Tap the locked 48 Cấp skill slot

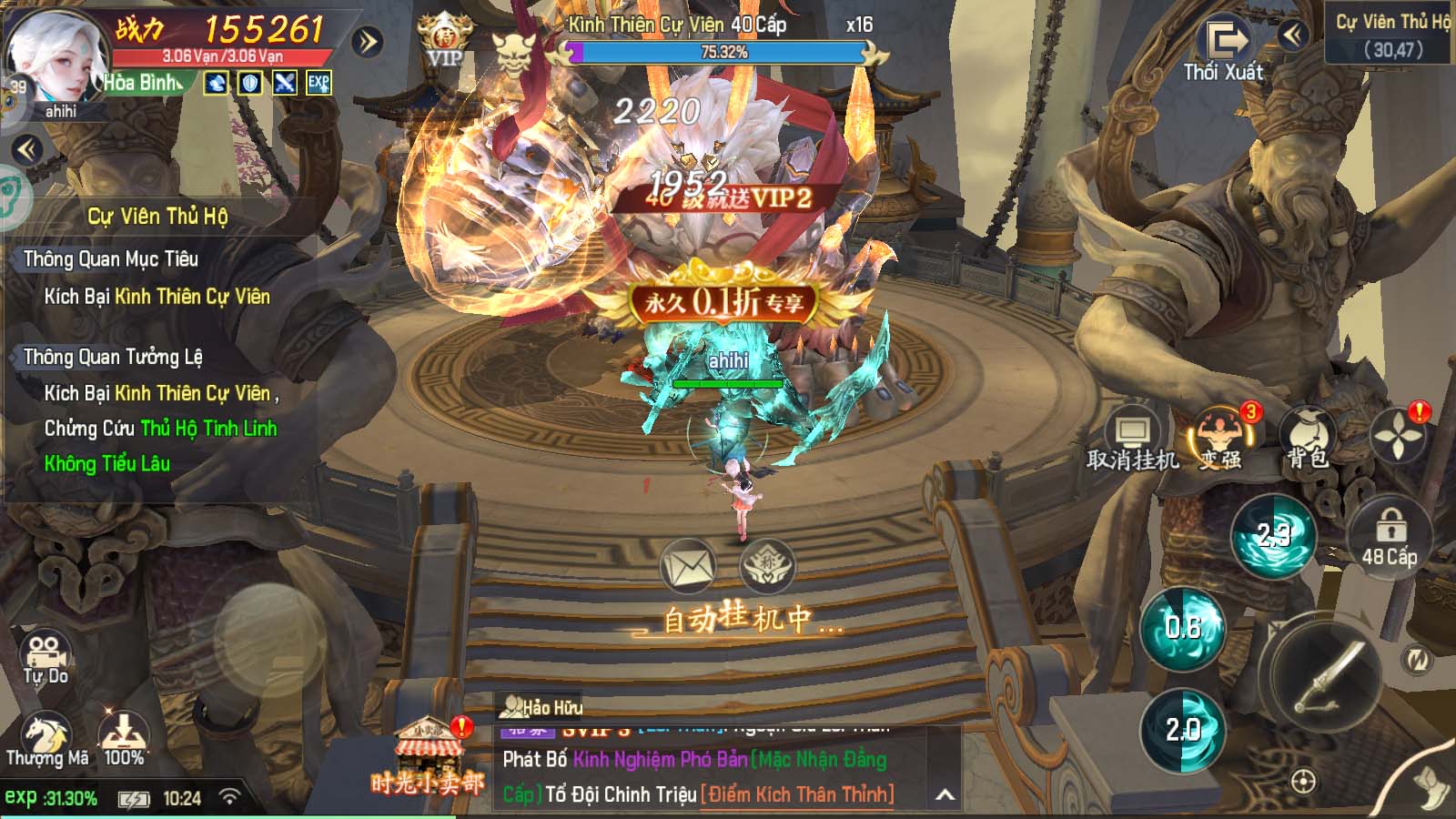[x=1389, y=537]
